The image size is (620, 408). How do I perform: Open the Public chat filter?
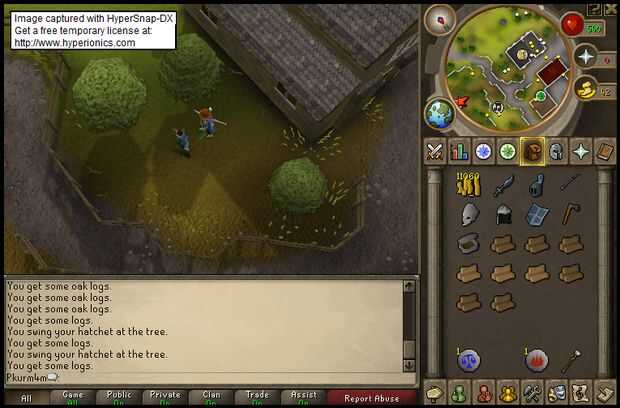pos(119,397)
